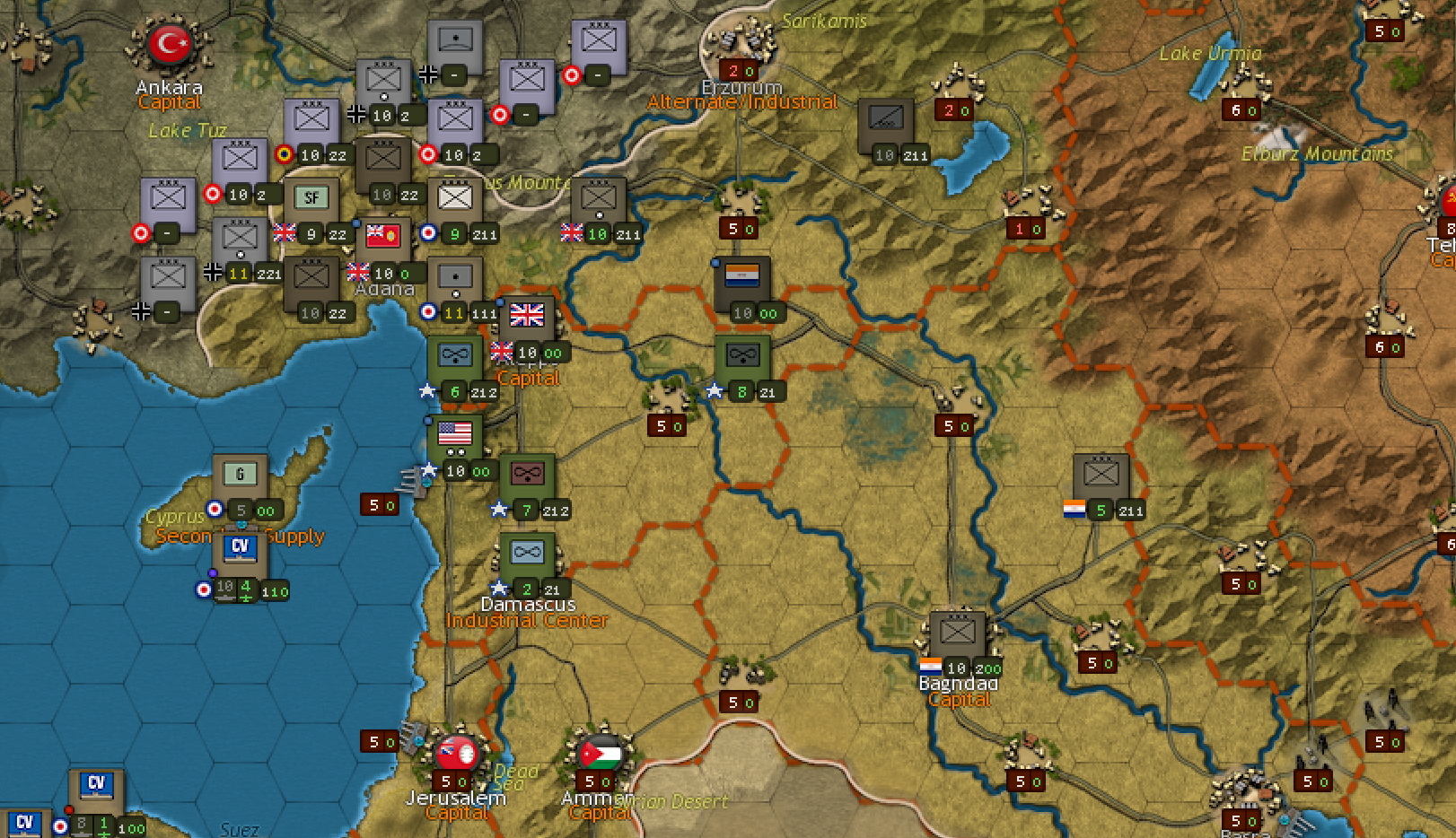This screenshot has width=1456, height=838.
Task: Select the Dutch flag armor unit at Baghdad
Action: click(958, 634)
